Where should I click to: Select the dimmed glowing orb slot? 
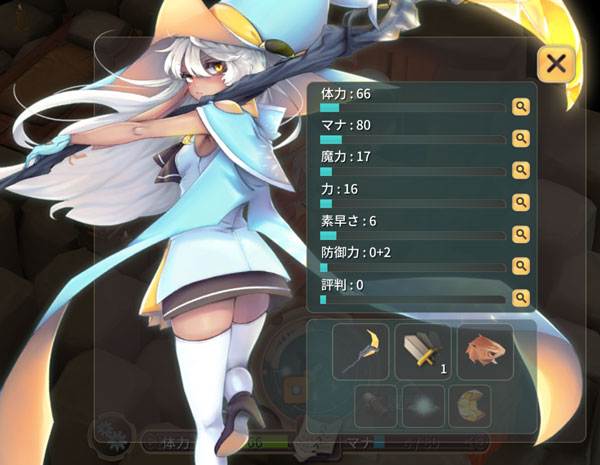click(422, 406)
